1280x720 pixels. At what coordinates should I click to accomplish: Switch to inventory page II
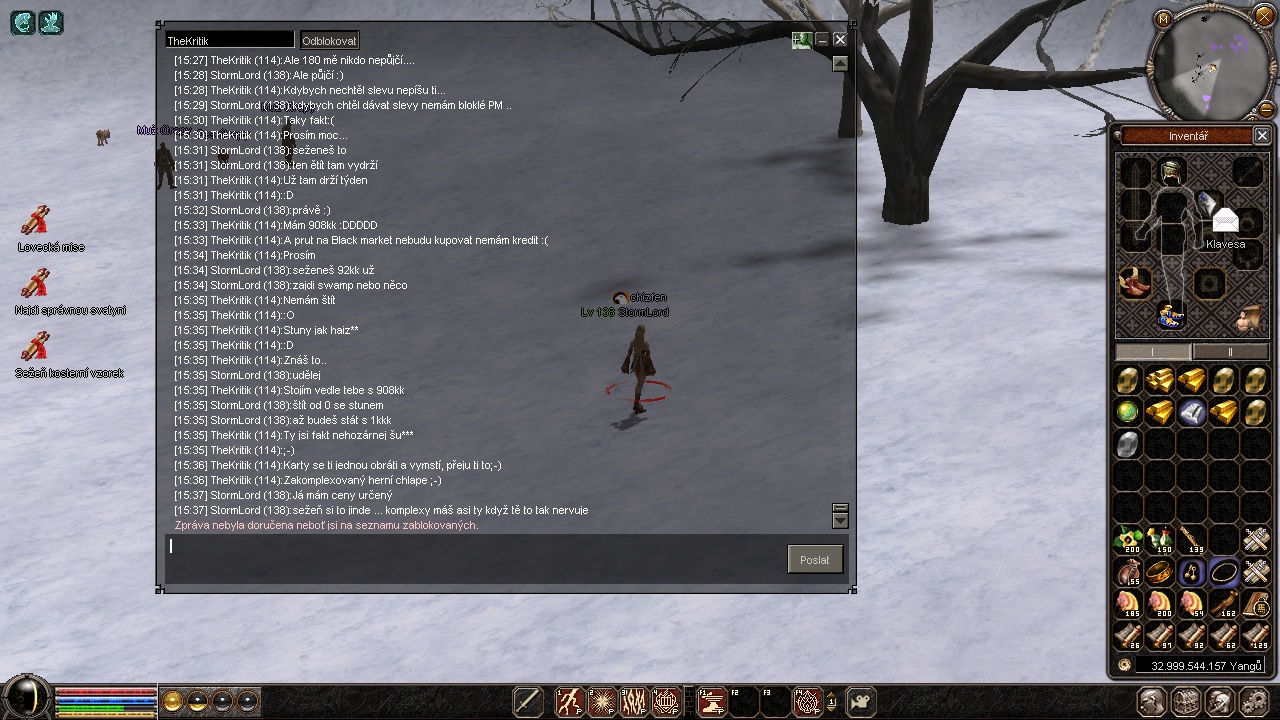point(1230,352)
